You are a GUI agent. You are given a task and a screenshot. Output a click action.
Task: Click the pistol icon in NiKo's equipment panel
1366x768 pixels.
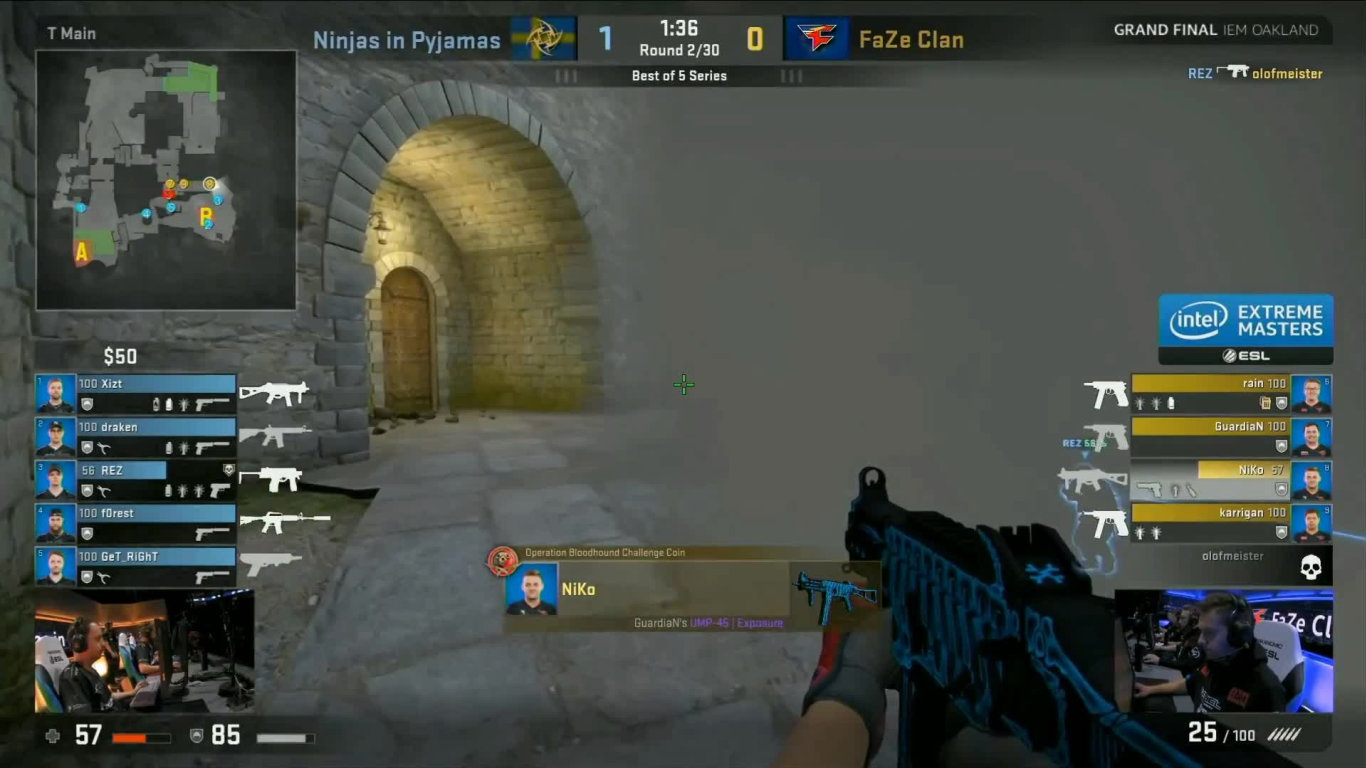click(x=1149, y=490)
